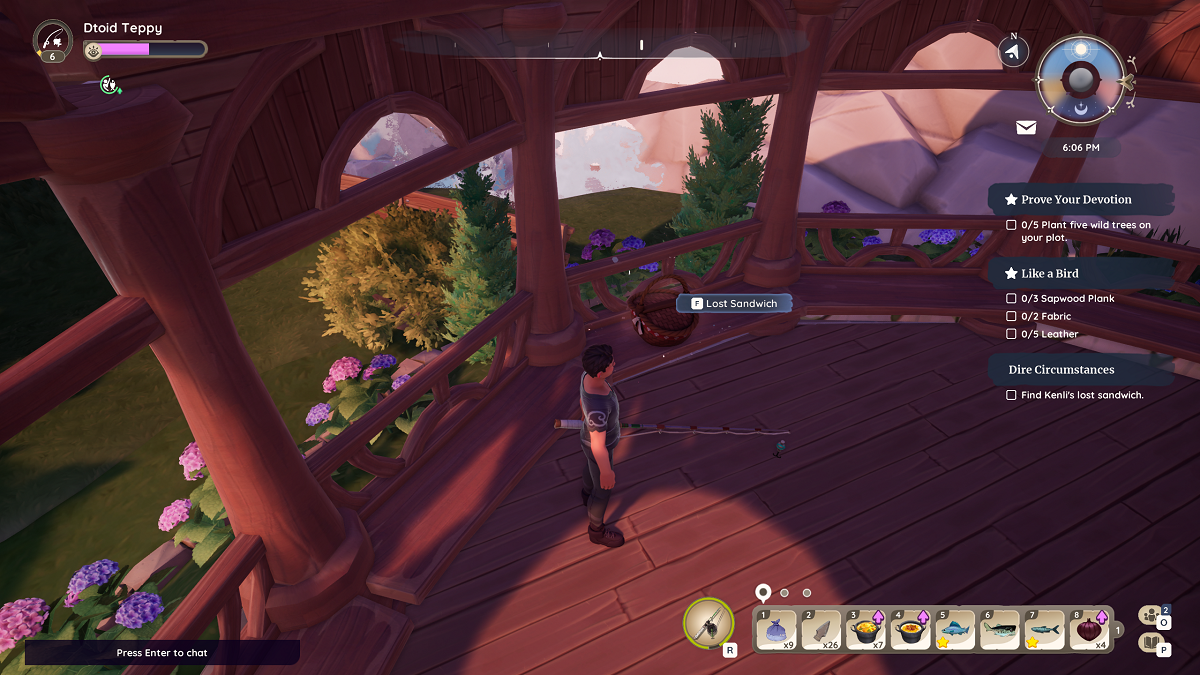The width and height of the screenshot is (1200, 675).
Task: Select the starred blue fish in slot 5
Action: click(x=954, y=630)
